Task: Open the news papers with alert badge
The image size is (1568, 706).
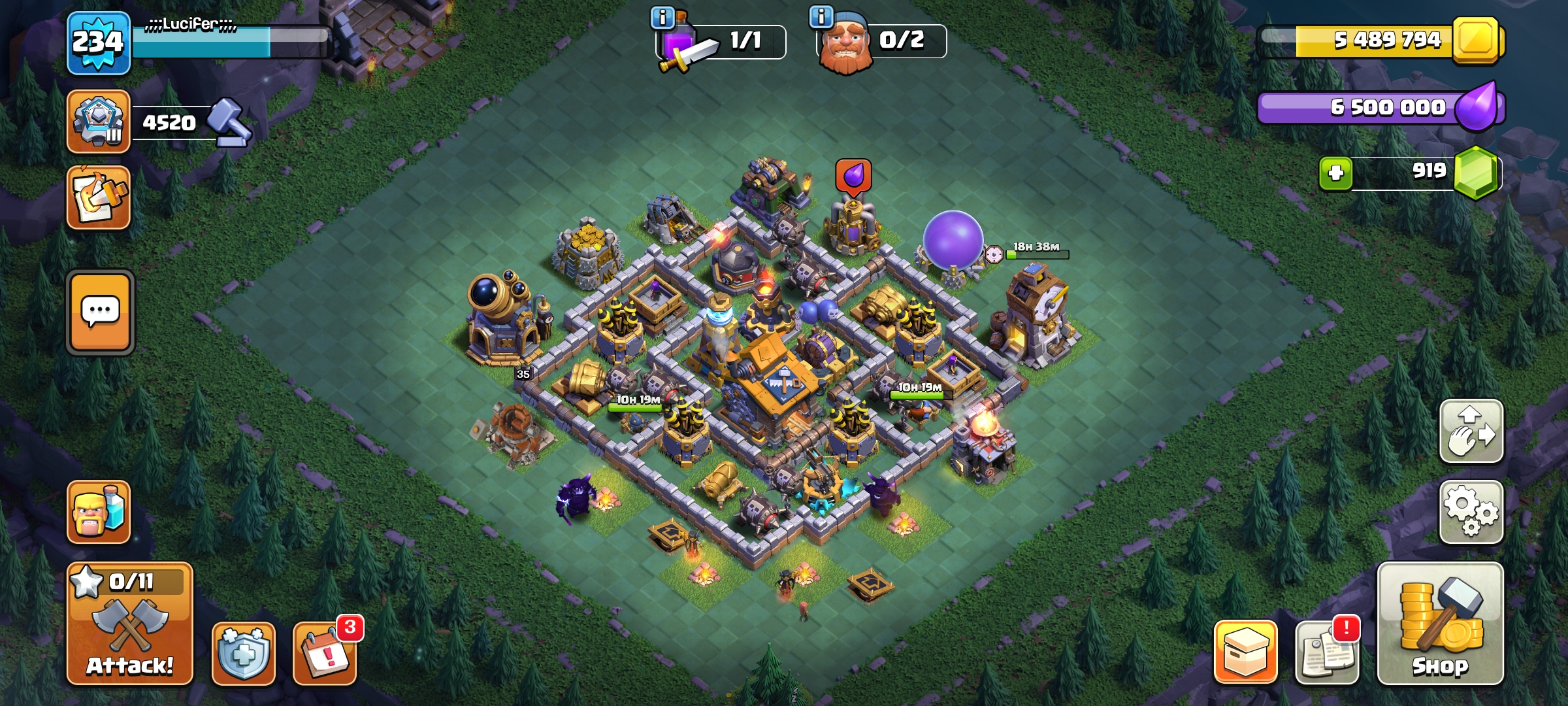Action: click(x=1326, y=653)
